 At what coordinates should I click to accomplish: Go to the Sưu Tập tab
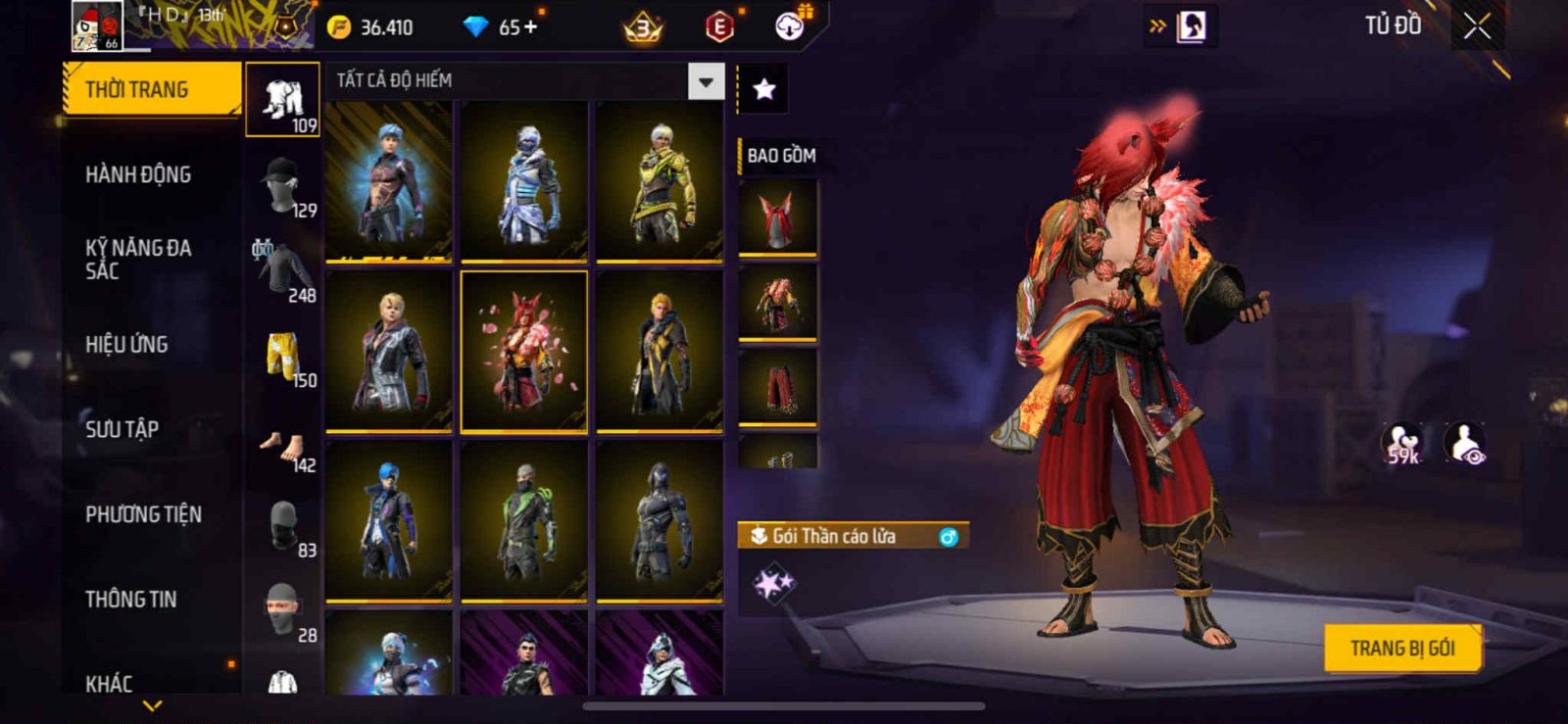coord(122,429)
